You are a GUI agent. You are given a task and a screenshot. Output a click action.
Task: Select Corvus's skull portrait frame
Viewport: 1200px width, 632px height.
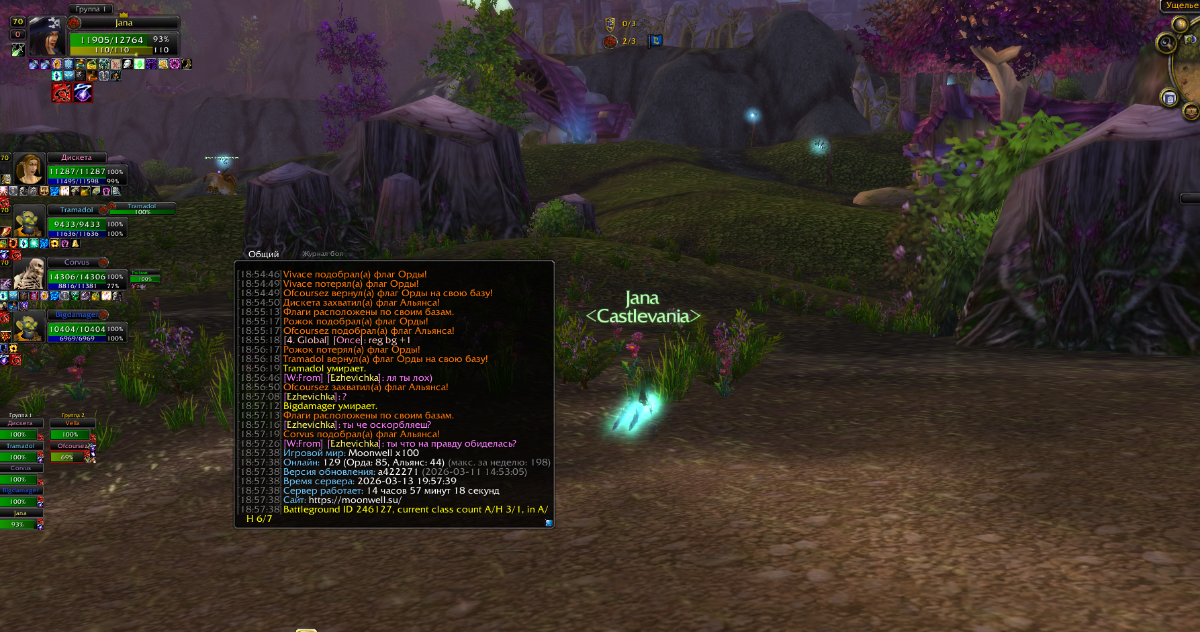[31, 273]
